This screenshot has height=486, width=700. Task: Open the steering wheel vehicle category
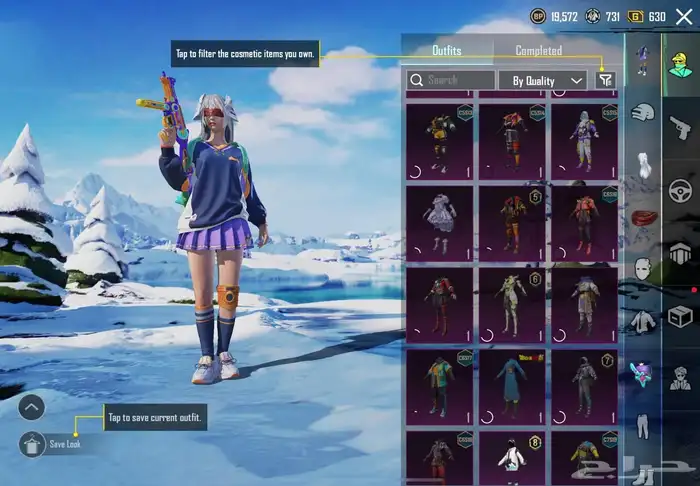(x=680, y=190)
